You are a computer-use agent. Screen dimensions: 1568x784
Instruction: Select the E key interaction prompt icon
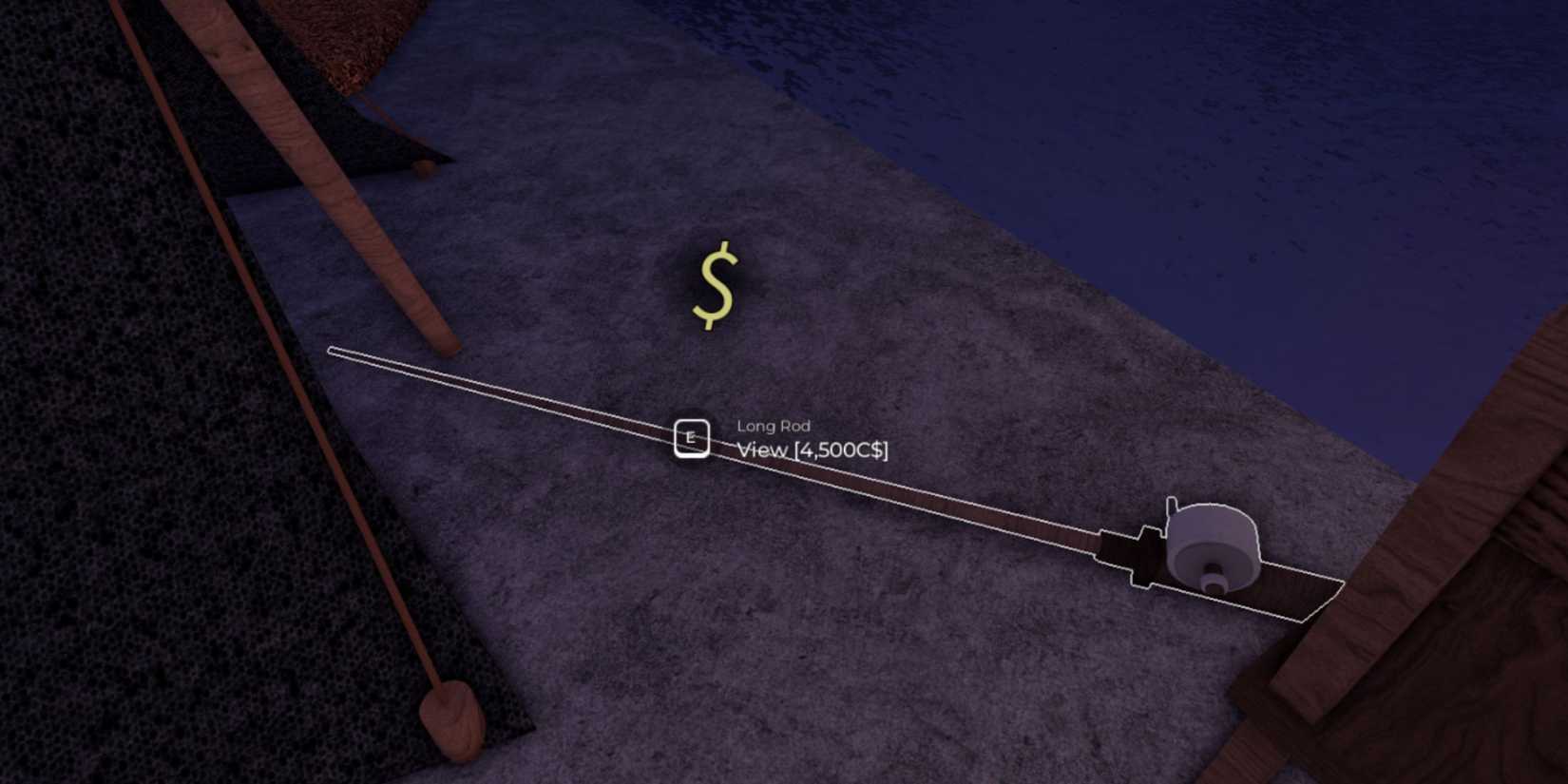[x=692, y=437]
